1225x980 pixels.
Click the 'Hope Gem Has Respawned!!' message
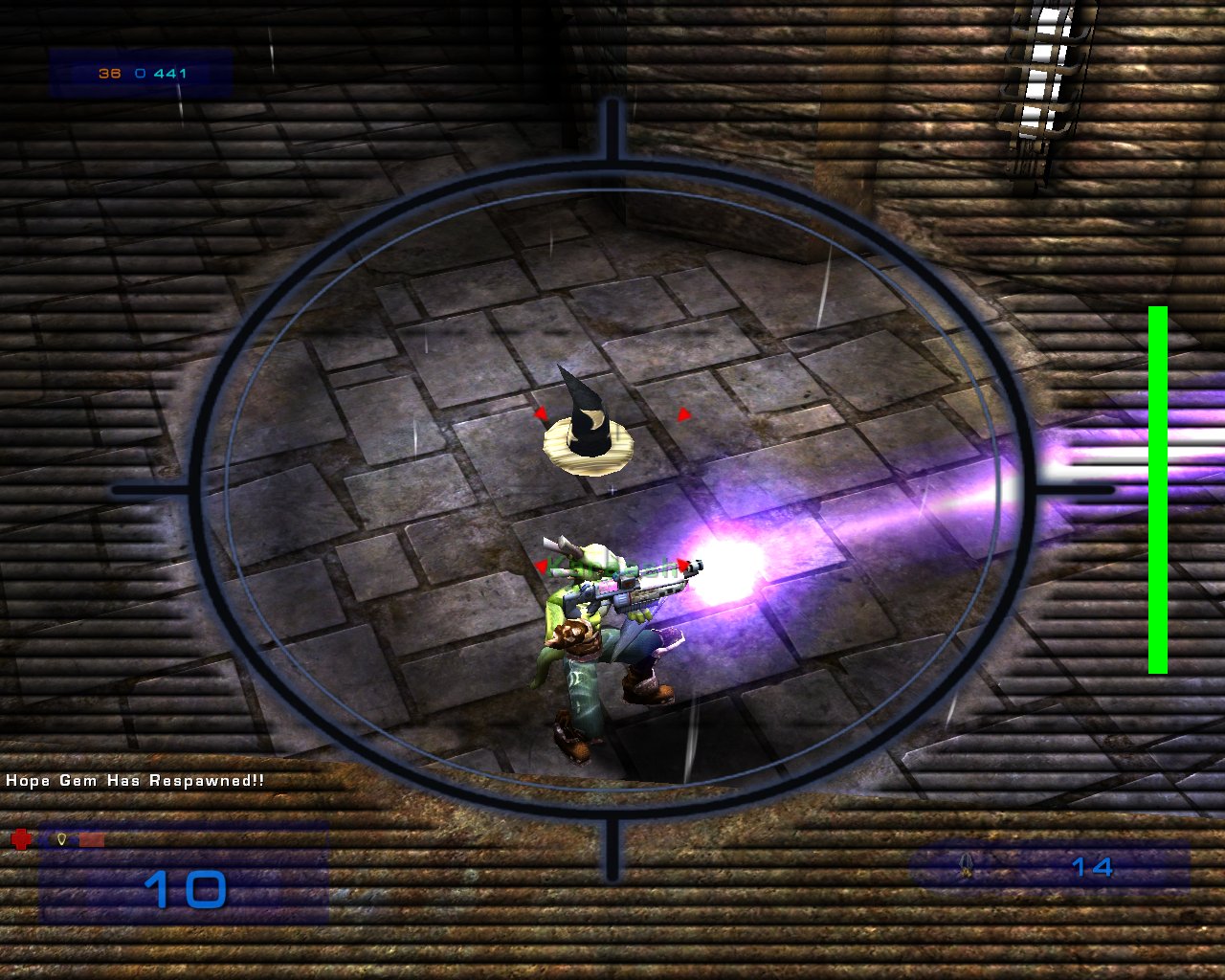[134, 781]
